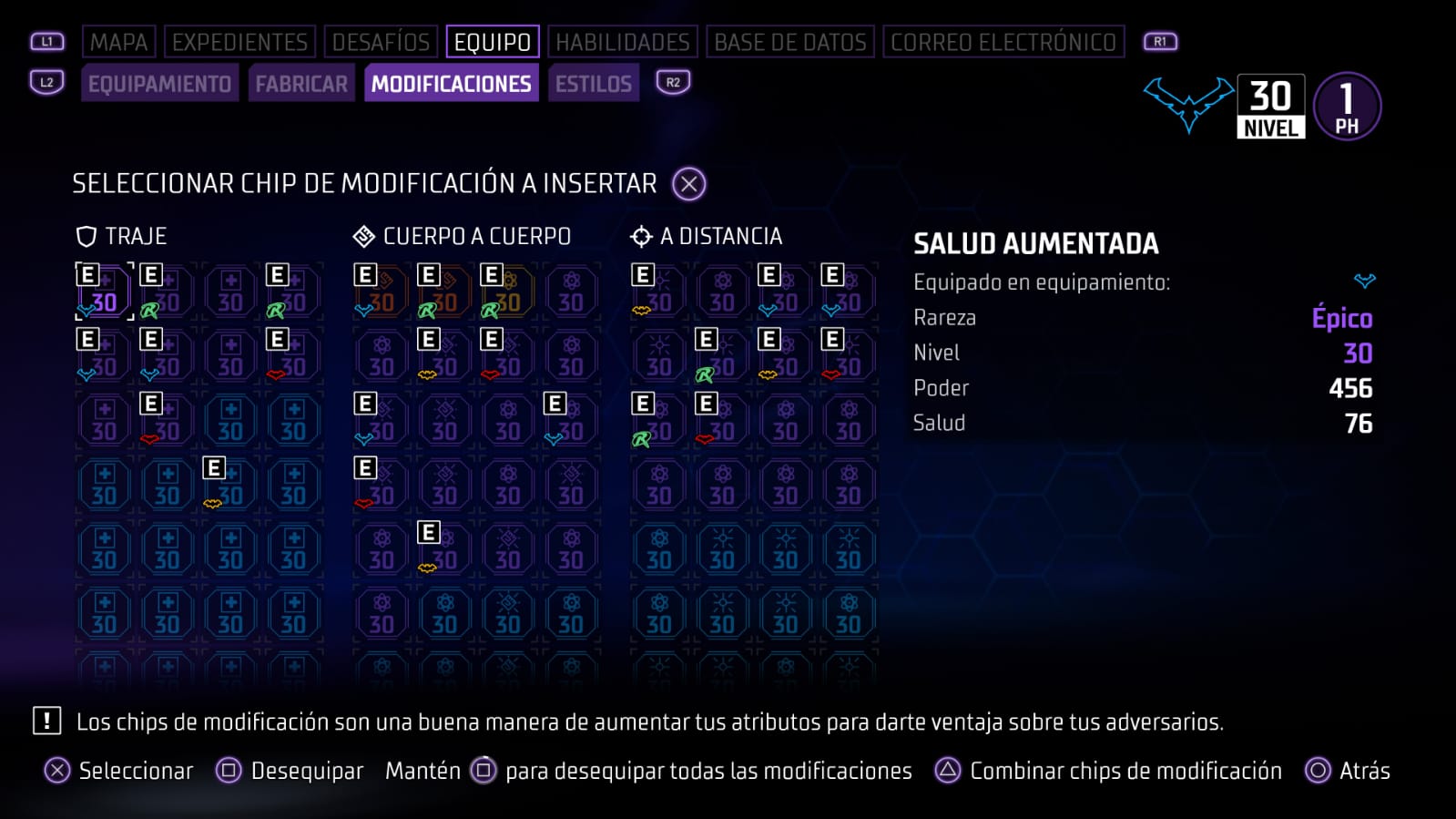Switch to the Equipamiento sub-tab
This screenshot has width=1456, height=819.
tap(159, 84)
